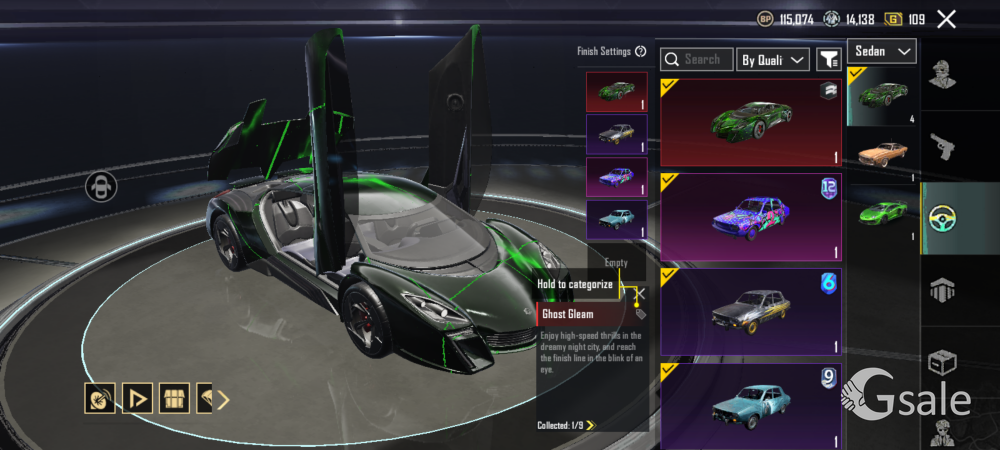The image size is (1000, 450).
Task: Open the By Quality sort dropdown
Action: 773,60
